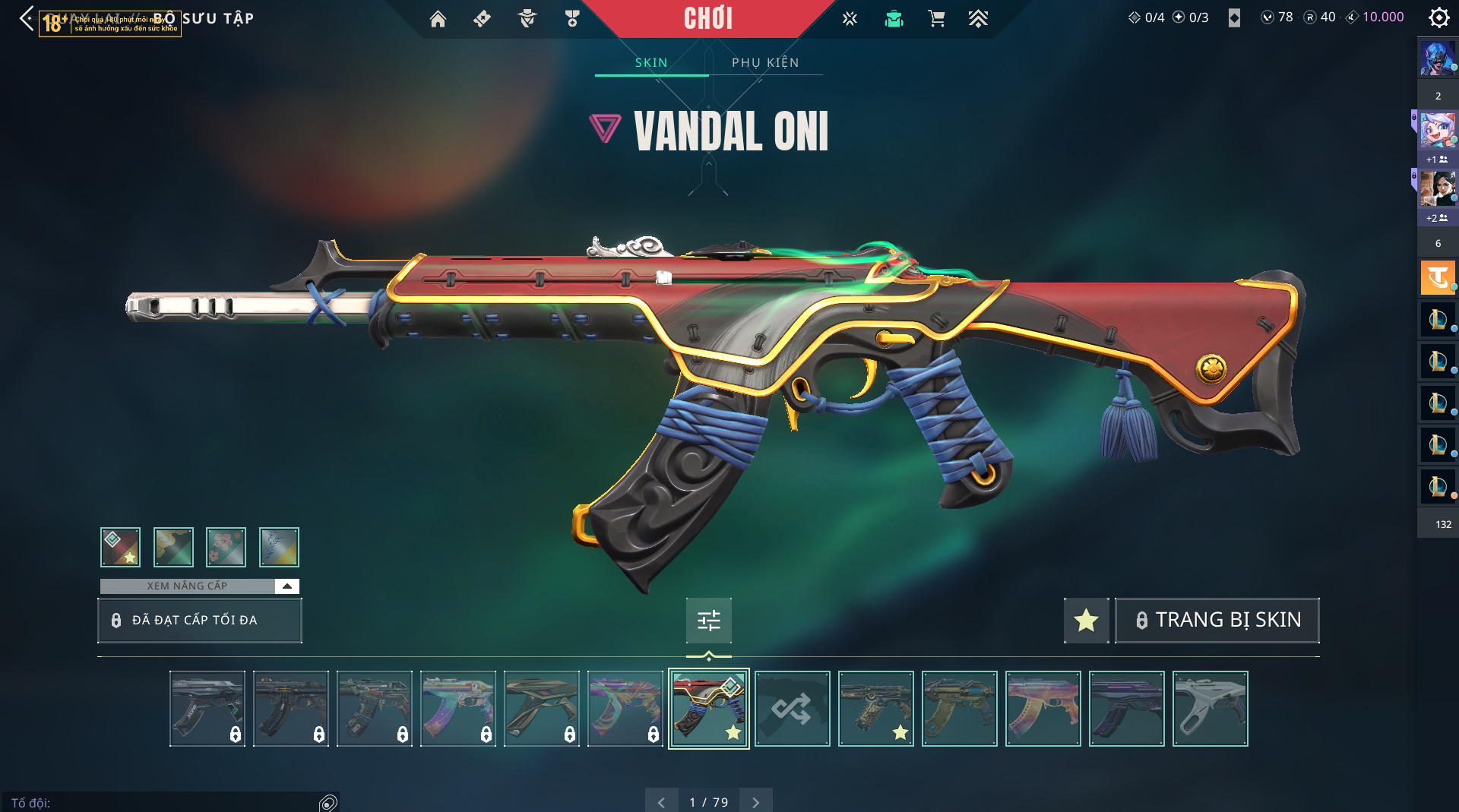Click the ĐÃ ĐẠT CẤP TỐI ĐA button
The height and width of the screenshot is (812, 1459).
tap(200, 620)
